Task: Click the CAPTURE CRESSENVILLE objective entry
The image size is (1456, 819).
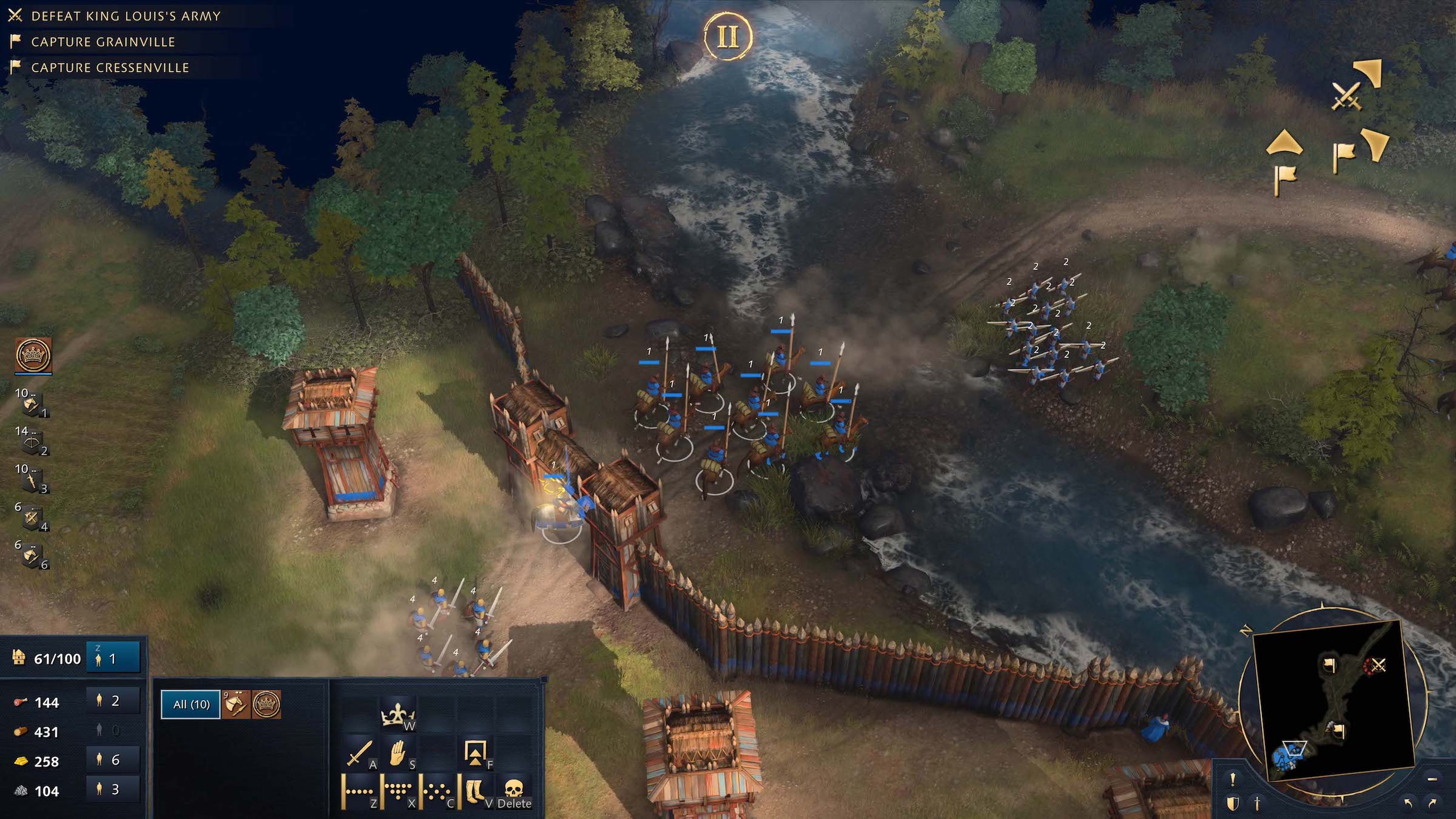Action: (x=110, y=67)
